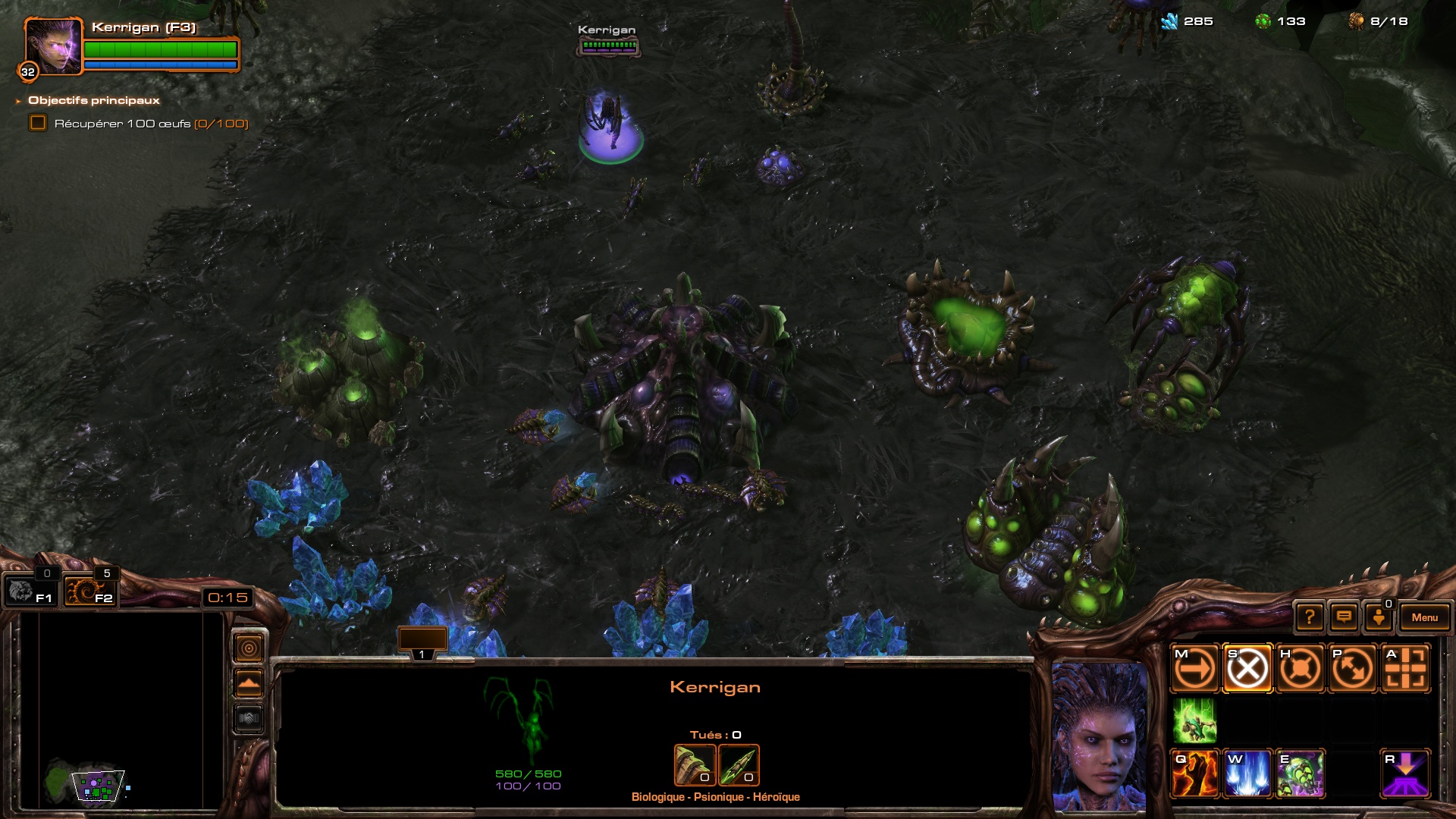This screenshot has height=819, width=1456.
Task: Activate the Stop command
Action: (x=1247, y=669)
